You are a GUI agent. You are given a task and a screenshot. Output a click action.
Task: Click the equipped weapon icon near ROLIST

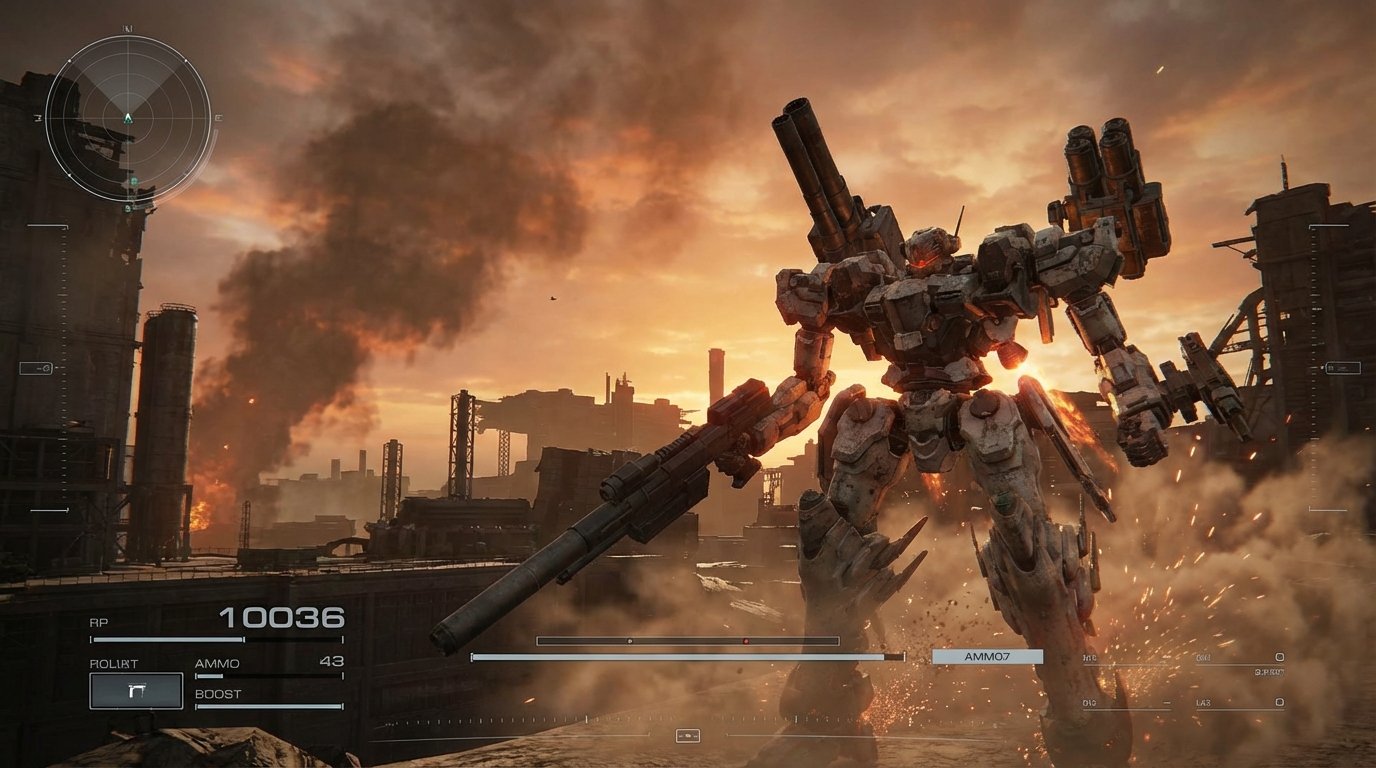coord(135,690)
